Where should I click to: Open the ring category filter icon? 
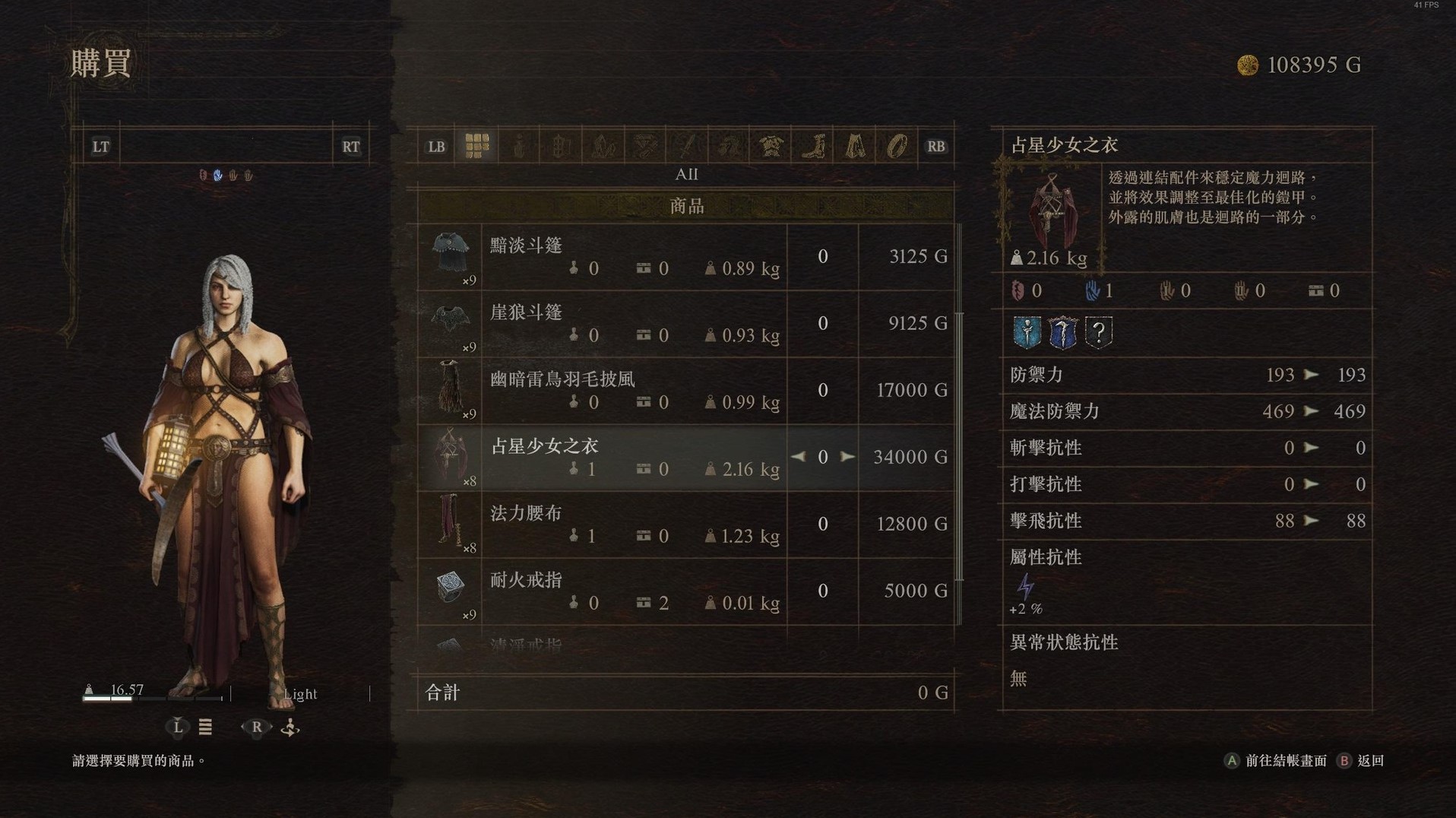click(x=897, y=146)
